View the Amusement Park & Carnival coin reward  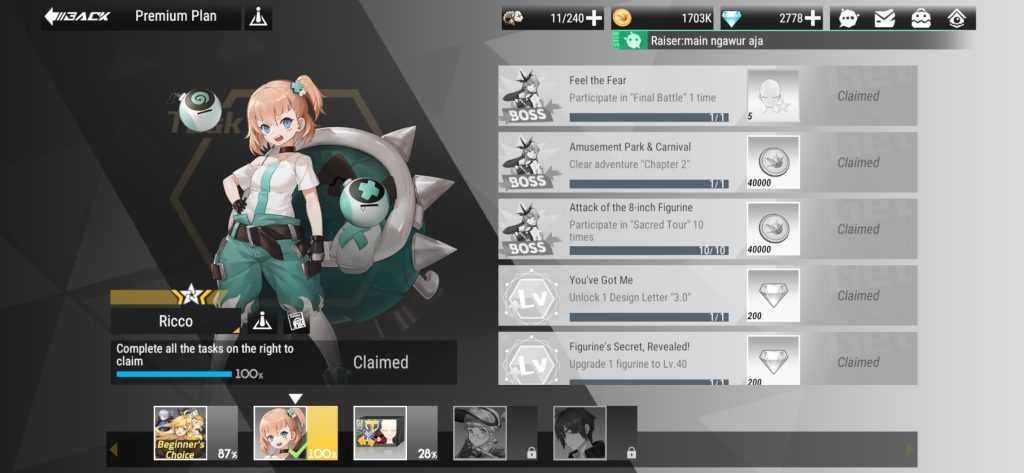coord(773,162)
